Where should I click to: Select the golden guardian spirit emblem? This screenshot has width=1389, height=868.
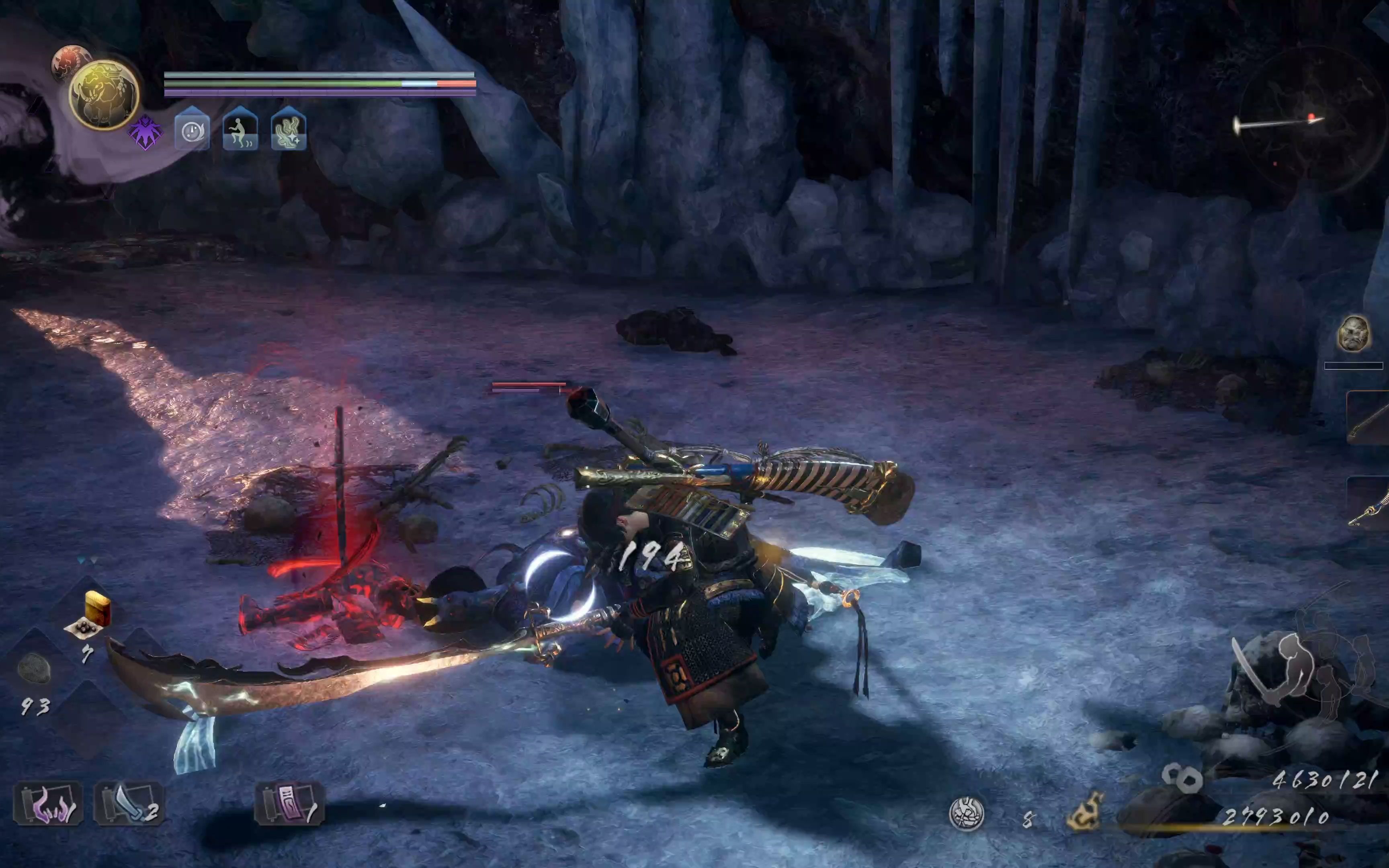click(104, 95)
